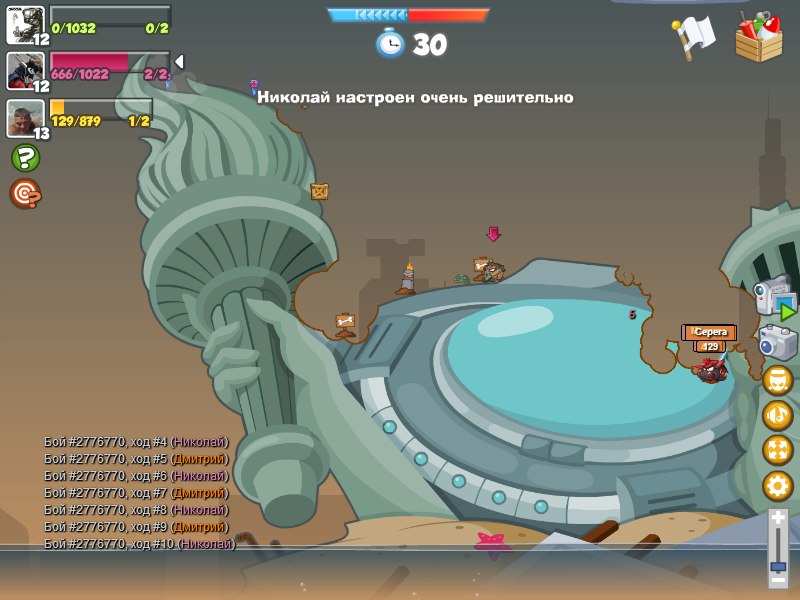This screenshot has height=600, width=800.
Task: Take a screenshot with the photo camera
Action: (777, 343)
